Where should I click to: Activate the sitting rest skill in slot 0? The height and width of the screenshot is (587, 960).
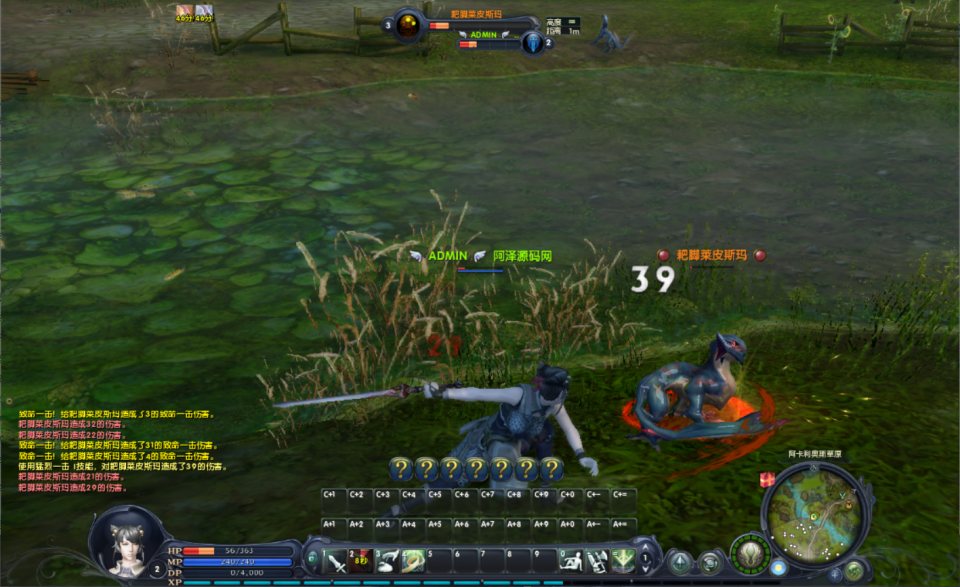pyautogui.click(x=571, y=561)
